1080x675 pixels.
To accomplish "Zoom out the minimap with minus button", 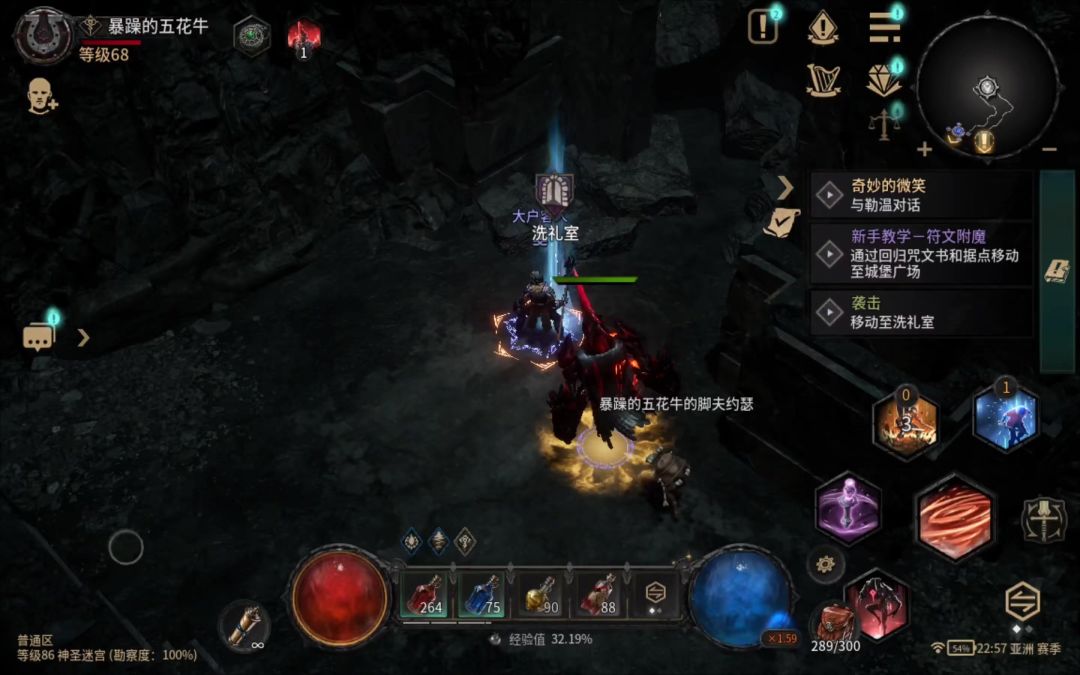I will [x=1049, y=150].
